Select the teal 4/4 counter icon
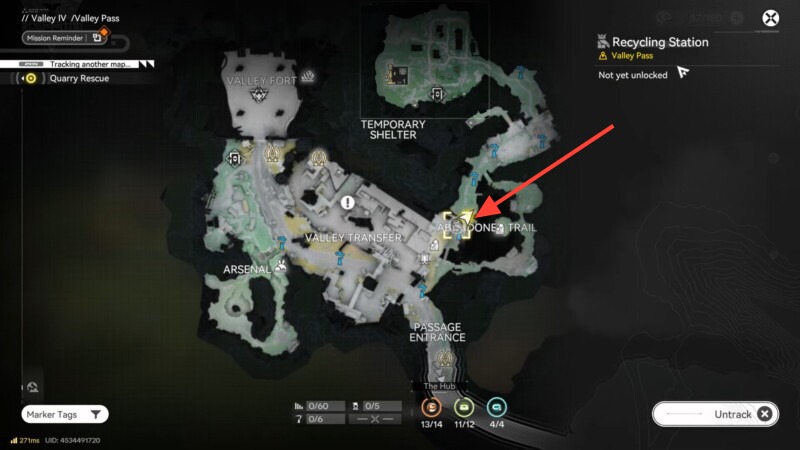This screenshot has width=800, height=450. (497, 407)
